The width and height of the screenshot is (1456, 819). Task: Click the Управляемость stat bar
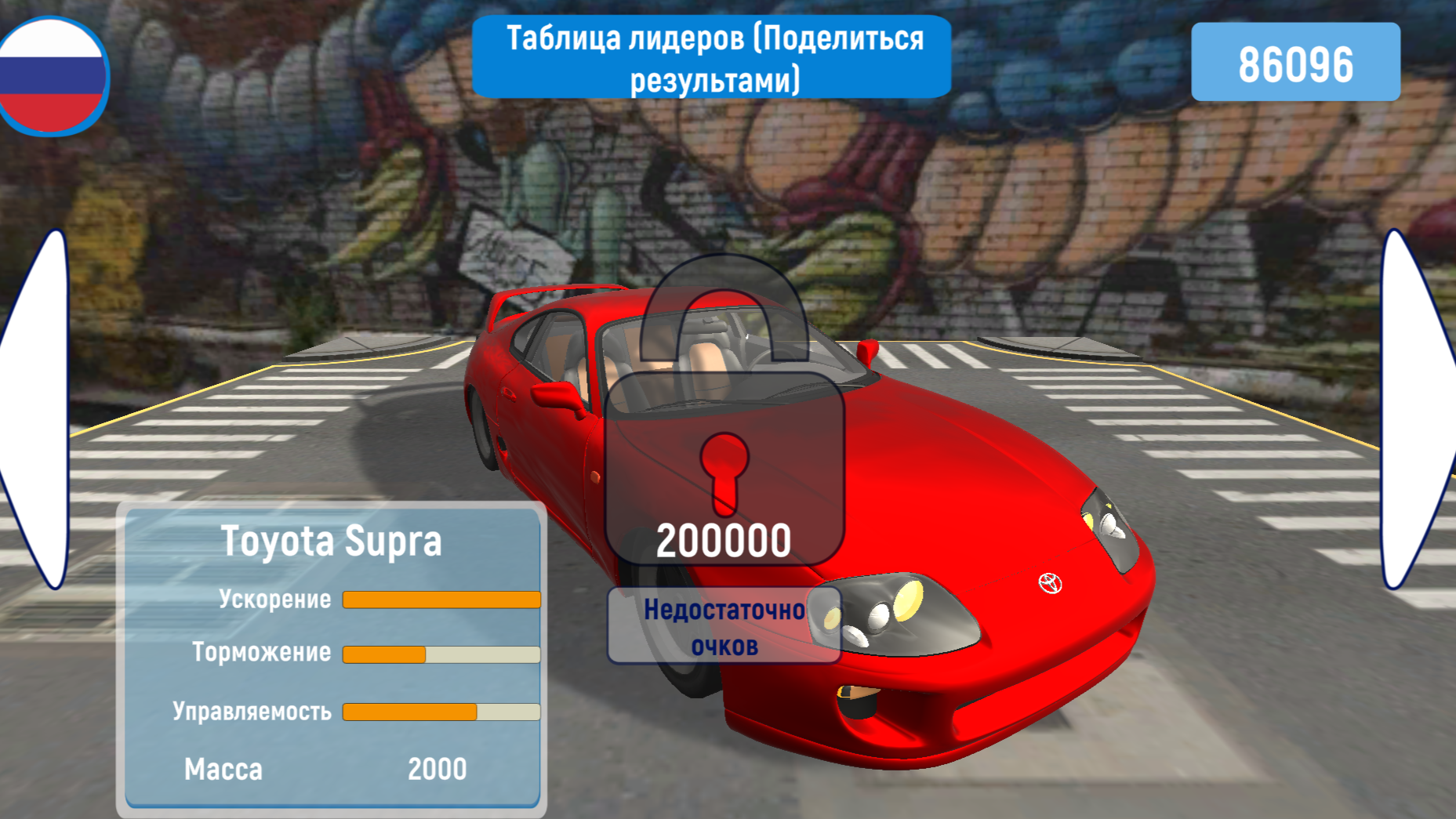(x=440, y=711)
